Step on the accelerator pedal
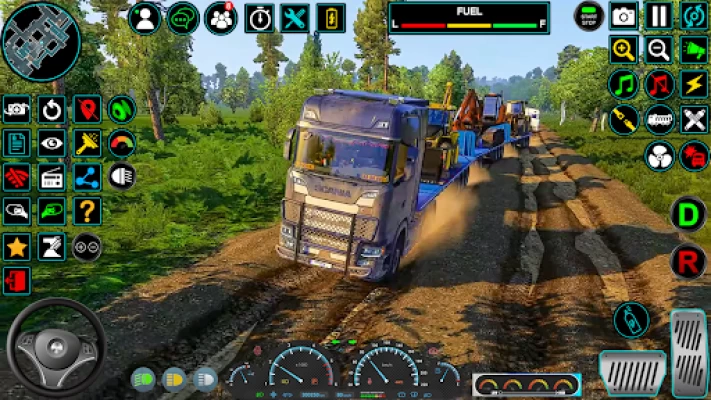The image size is (711, 400). (688, 353)
